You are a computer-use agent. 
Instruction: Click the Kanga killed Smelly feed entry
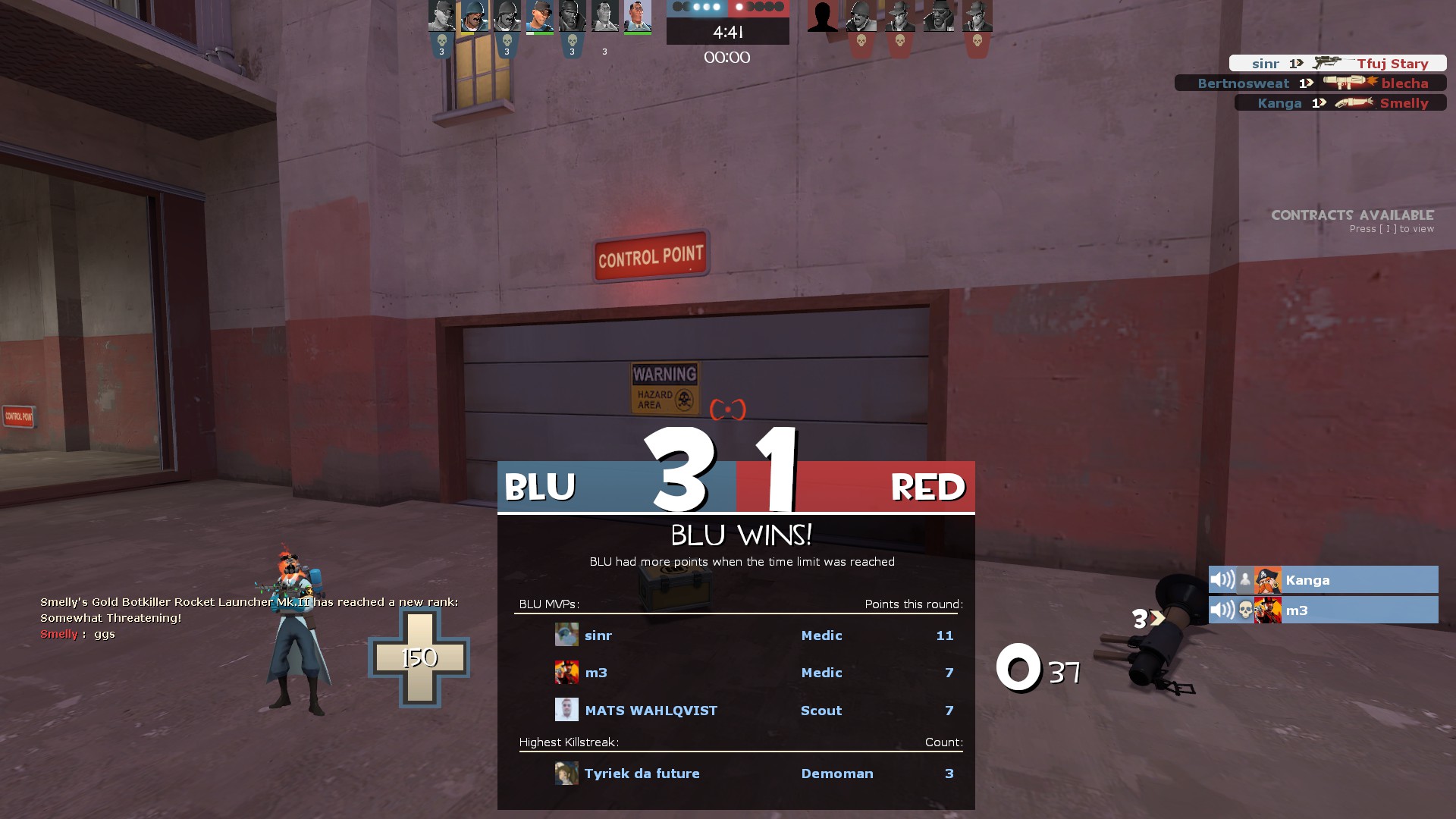[x=1340, y=103]
